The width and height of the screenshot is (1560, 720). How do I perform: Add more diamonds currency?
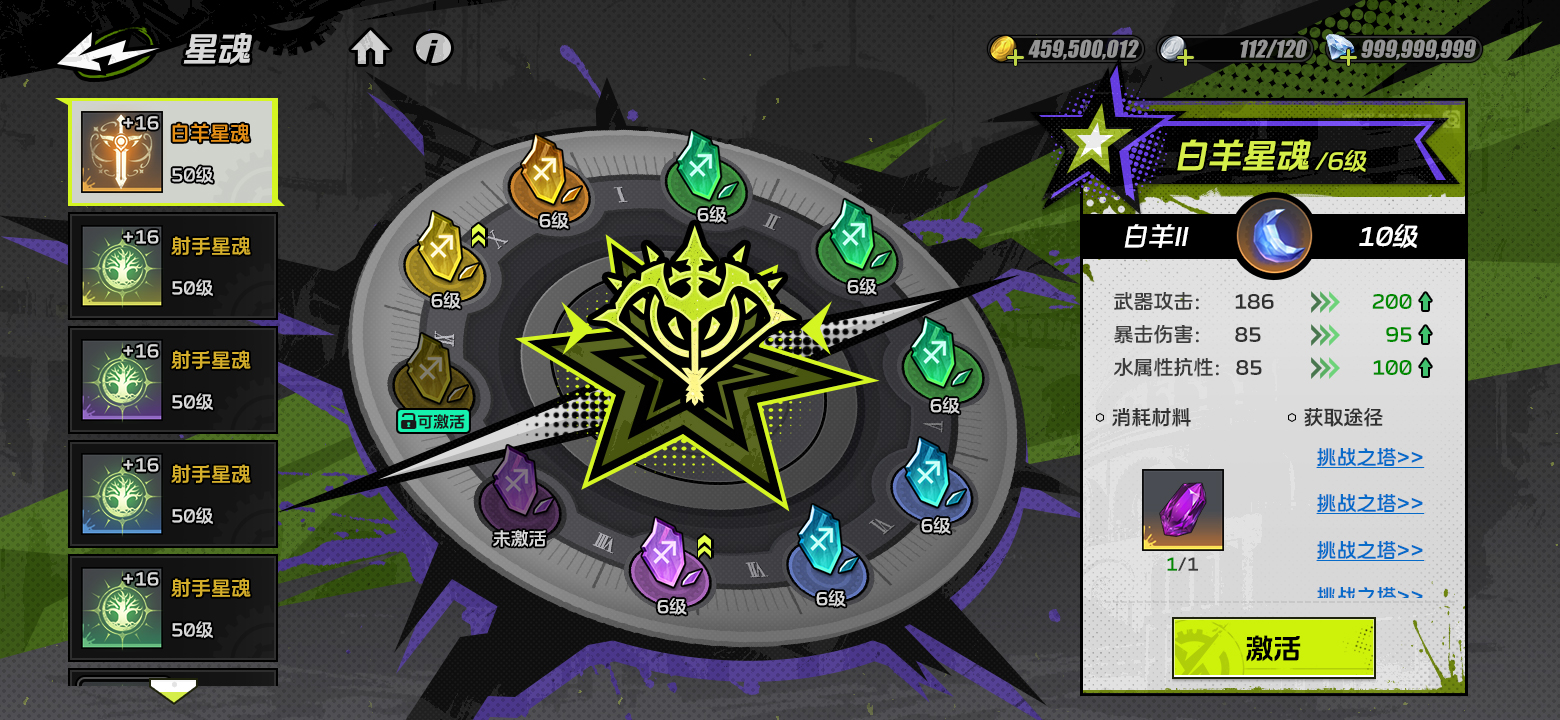coord(1348,56)
